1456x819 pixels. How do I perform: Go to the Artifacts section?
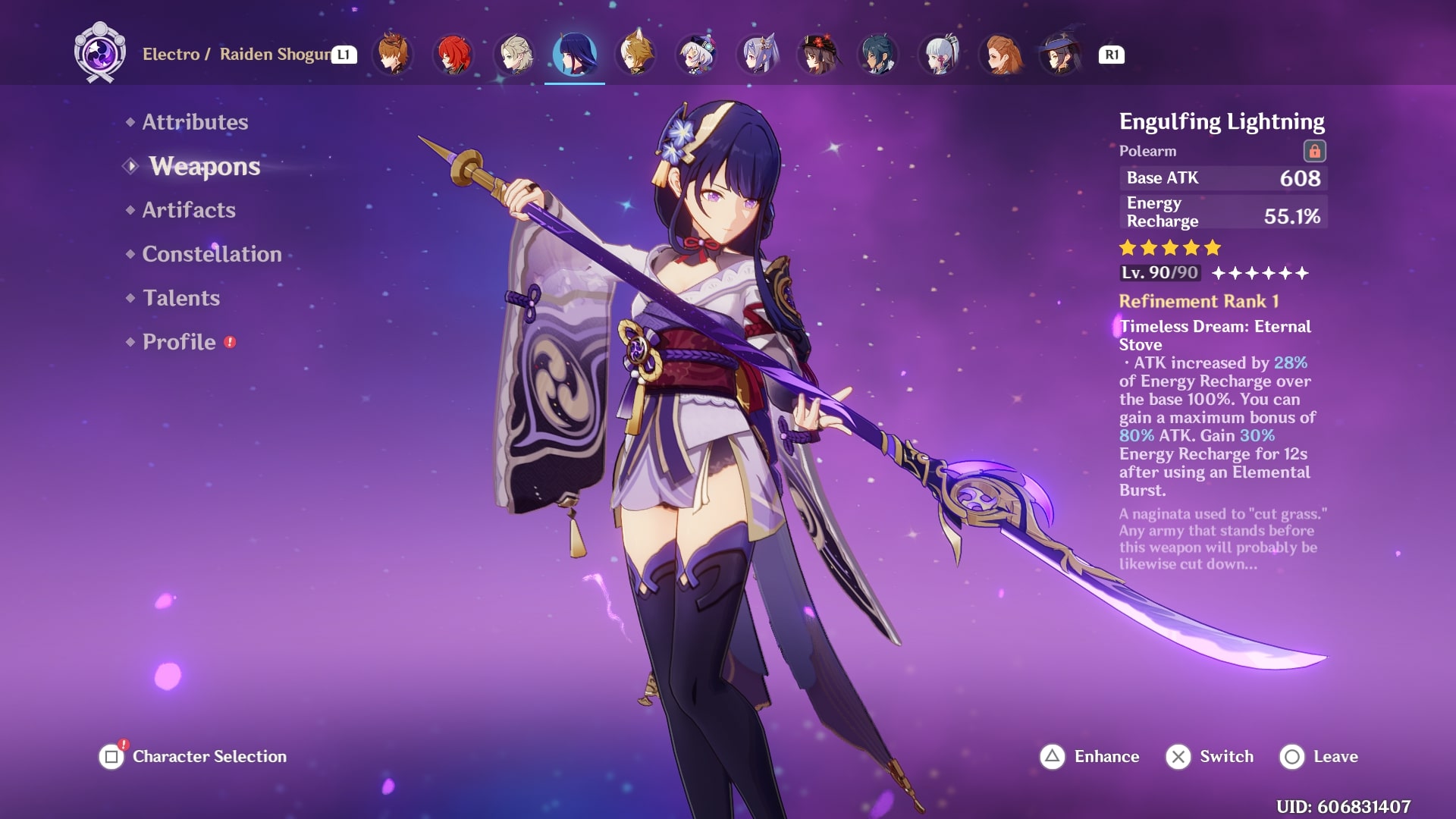[189, 210]
